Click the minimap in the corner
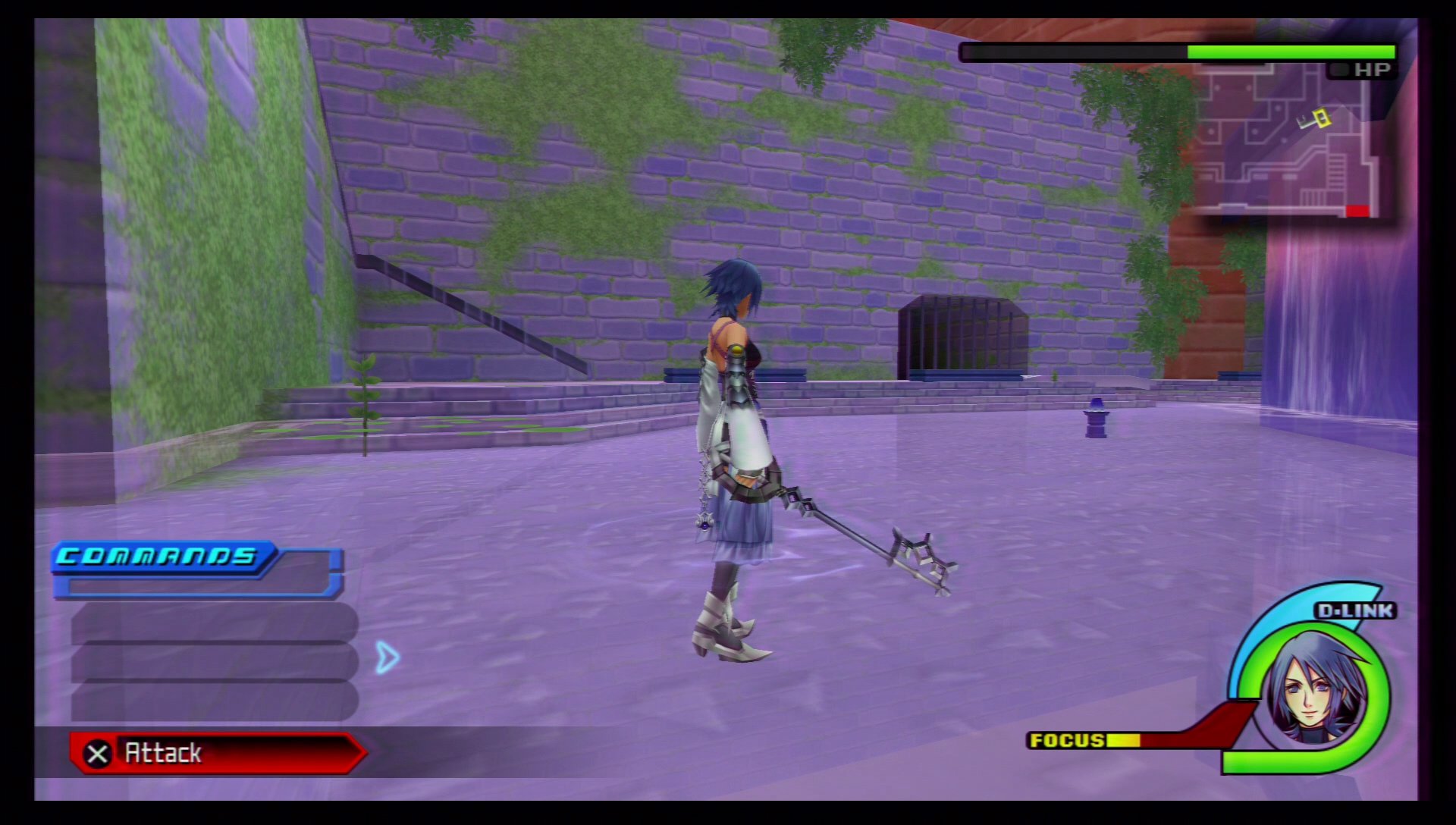Screen dimensions: 1456x825 (x=1285, y=140)
